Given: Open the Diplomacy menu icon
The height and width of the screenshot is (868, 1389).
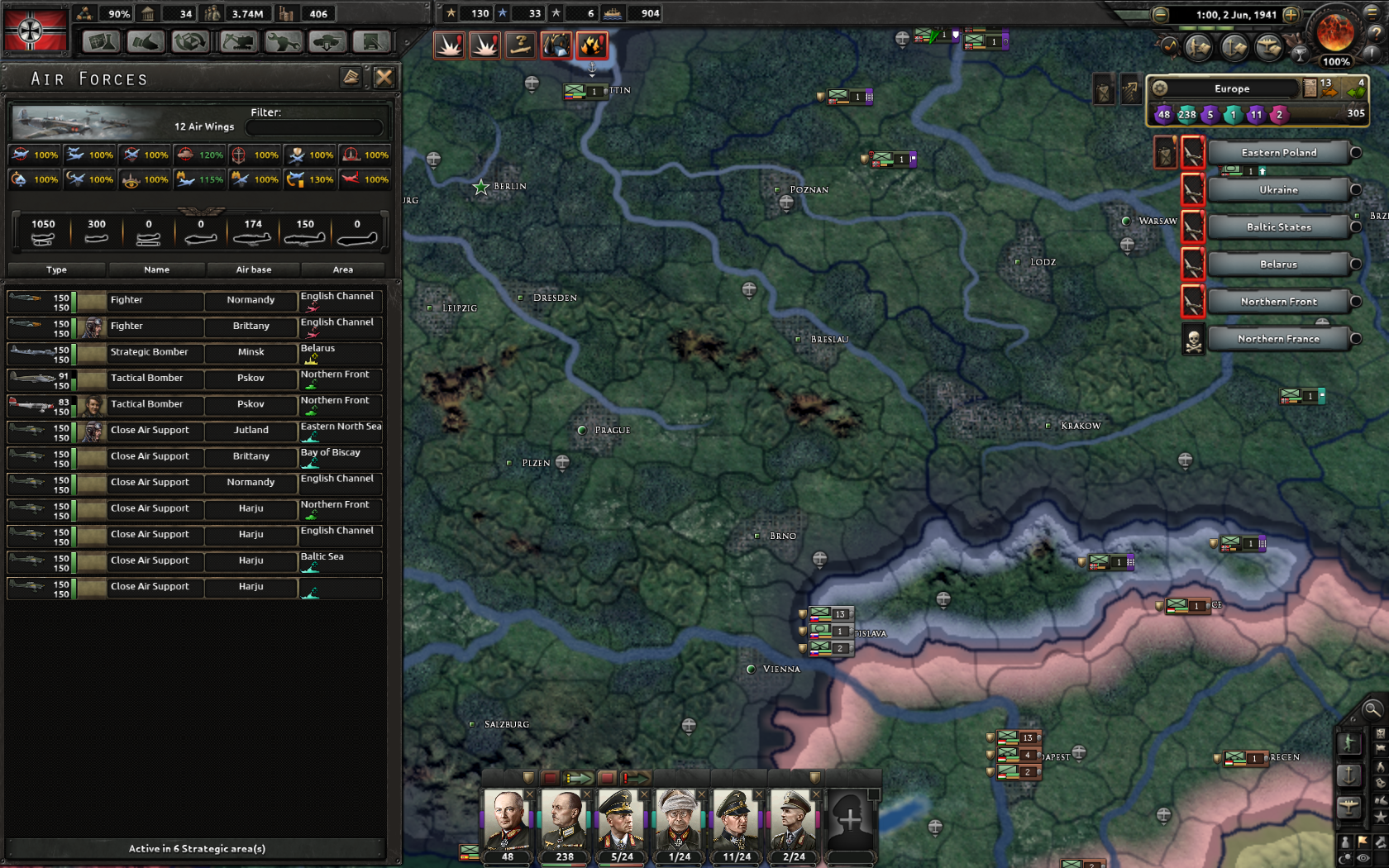Looking at the screenshot, I should 145,41.
